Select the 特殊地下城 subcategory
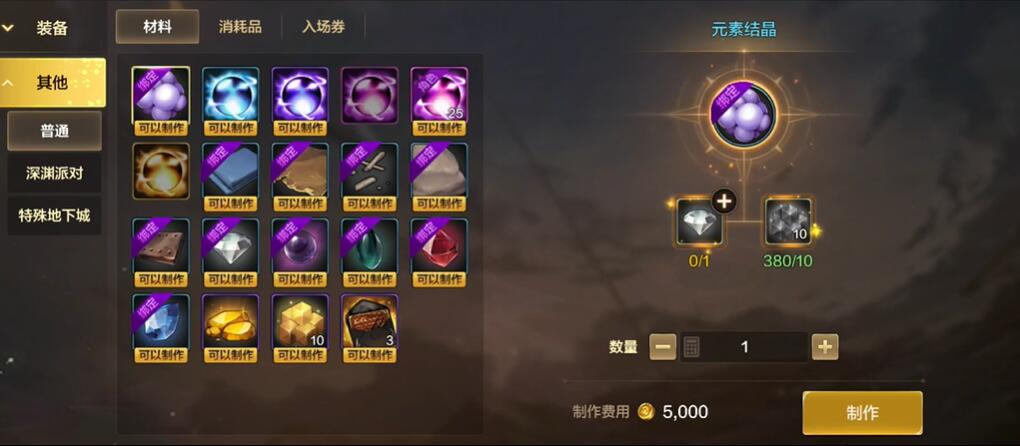 pos(55,215)
